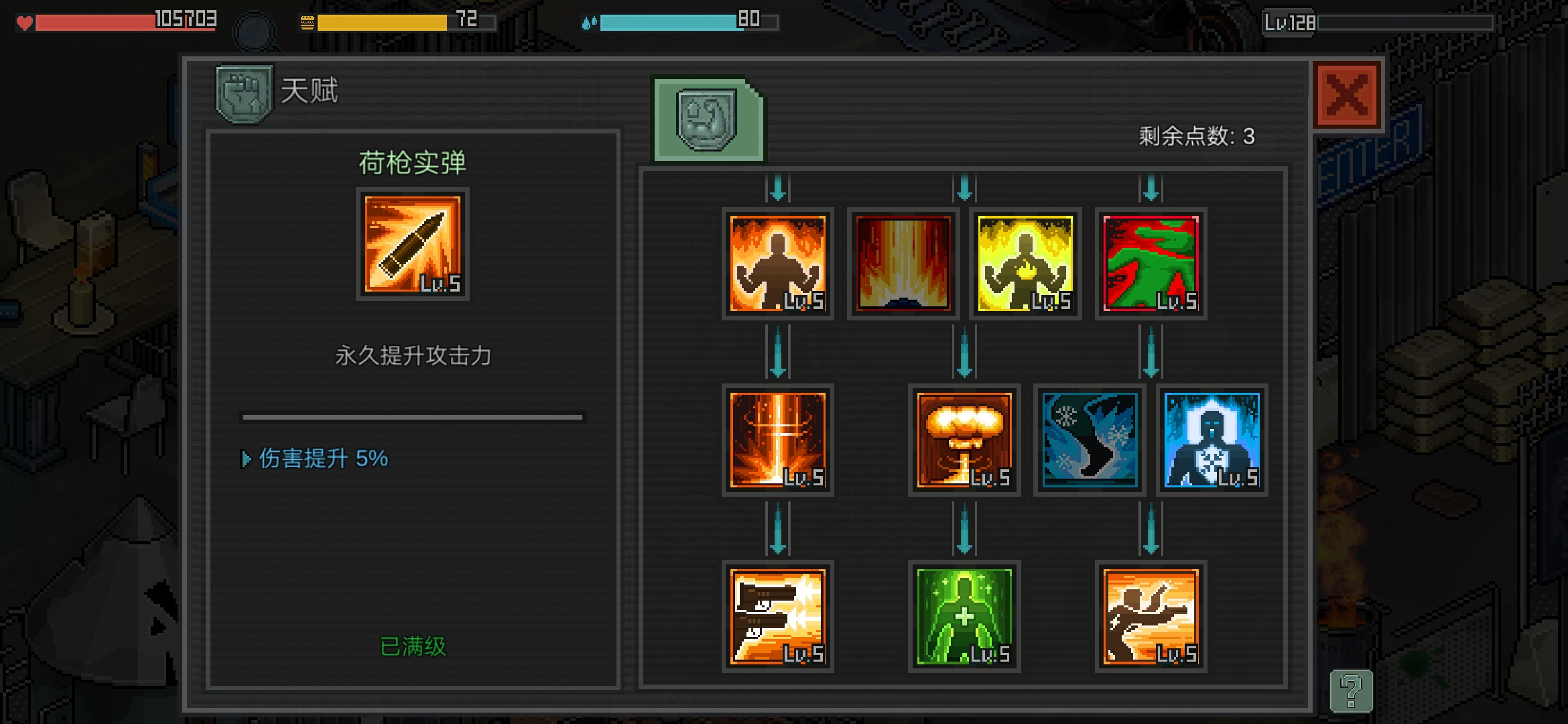Image resolution: width=1568 pixels, height=724 pixels.
Task: Click the unleveled dark explosion talent
Action: click(x=901, y=263)
